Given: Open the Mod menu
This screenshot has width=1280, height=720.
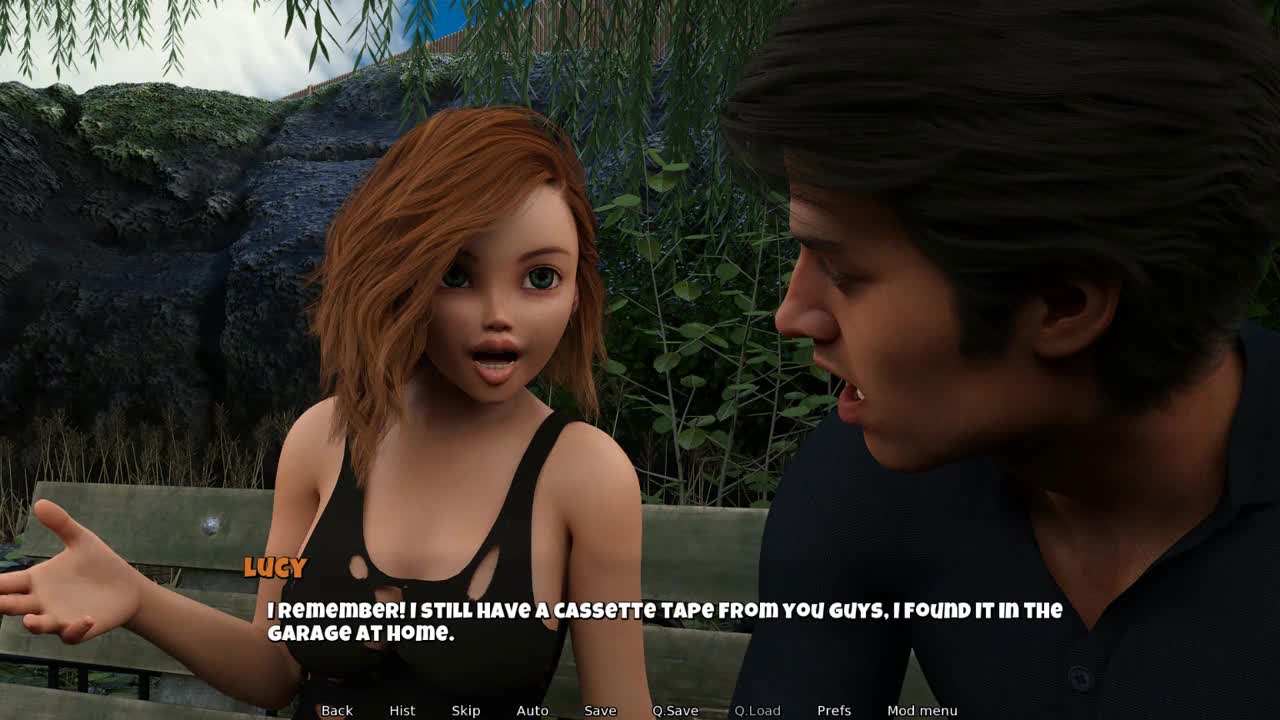Looking at the screenshot, I should [x=922, y=710].
